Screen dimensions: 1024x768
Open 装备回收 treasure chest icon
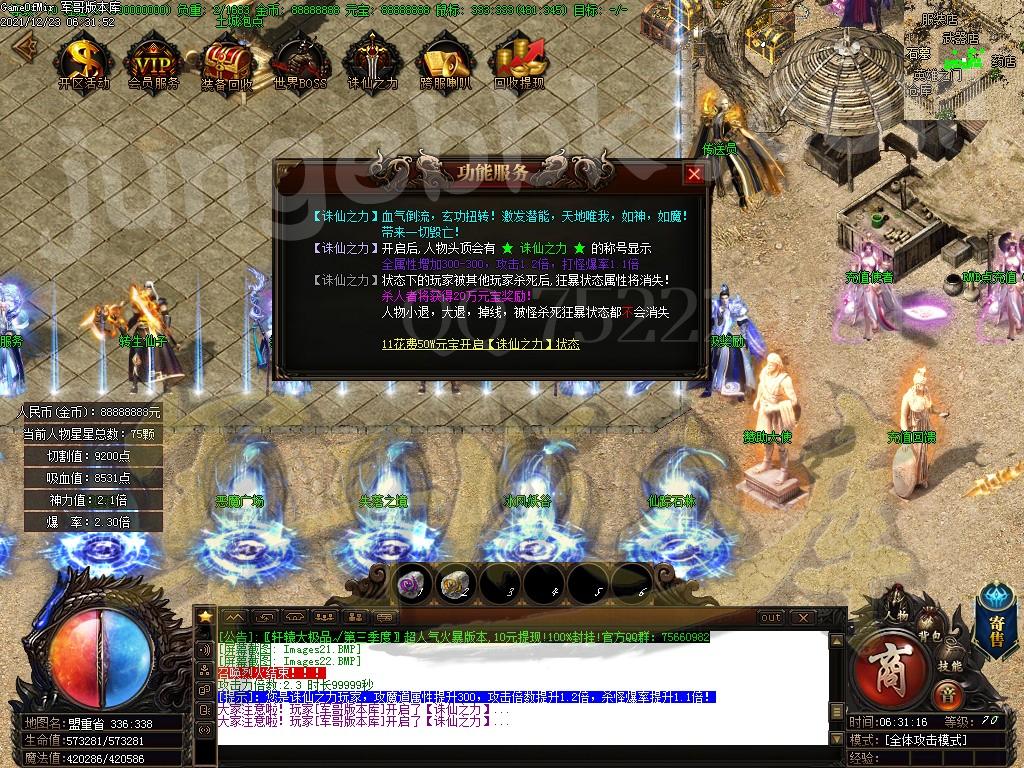(x=227, y=63)
